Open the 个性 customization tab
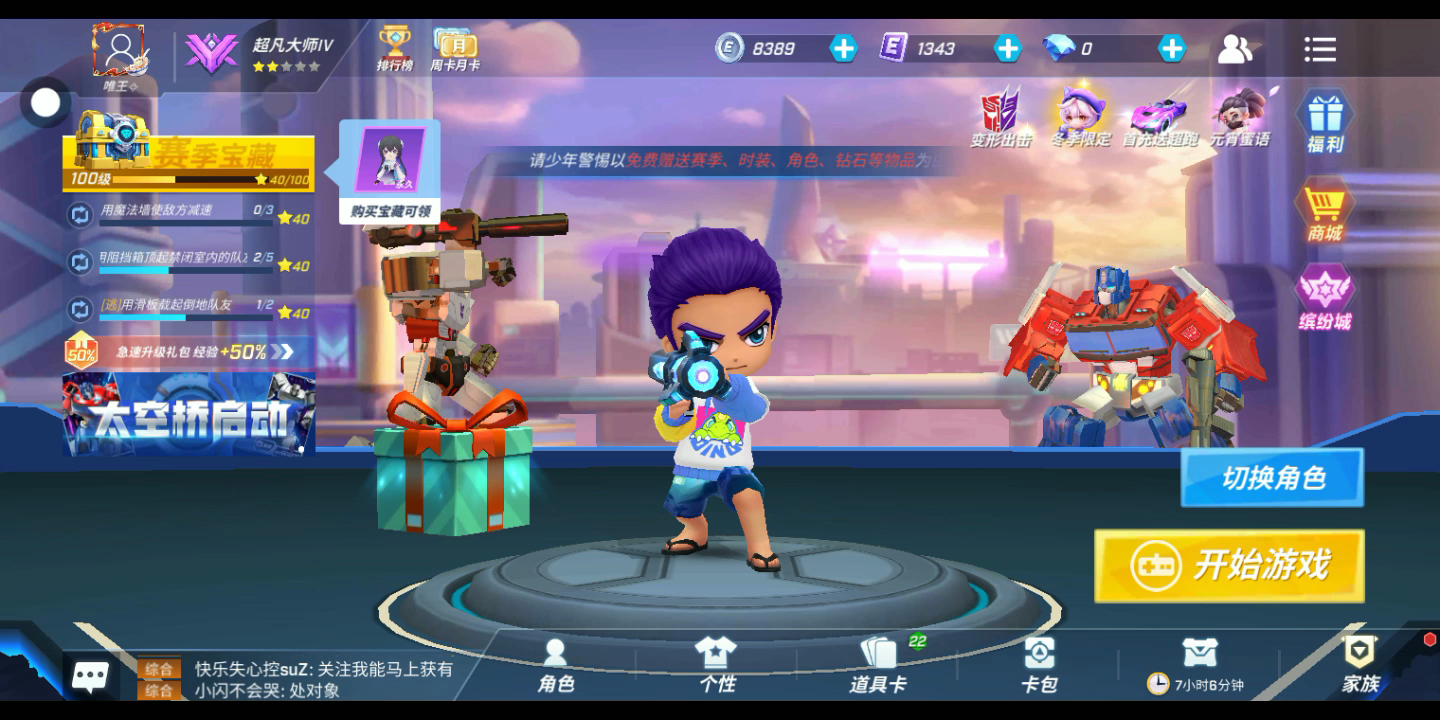This screenshot has height=720, width=1440. 716,665
